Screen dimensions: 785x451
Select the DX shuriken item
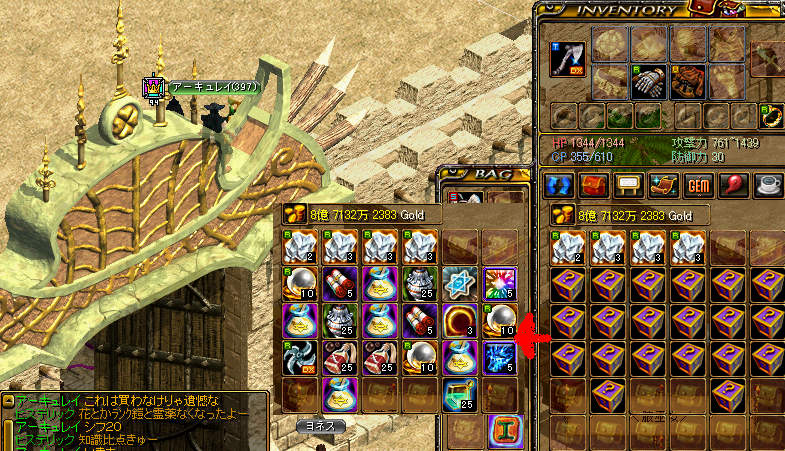(301, 359)
